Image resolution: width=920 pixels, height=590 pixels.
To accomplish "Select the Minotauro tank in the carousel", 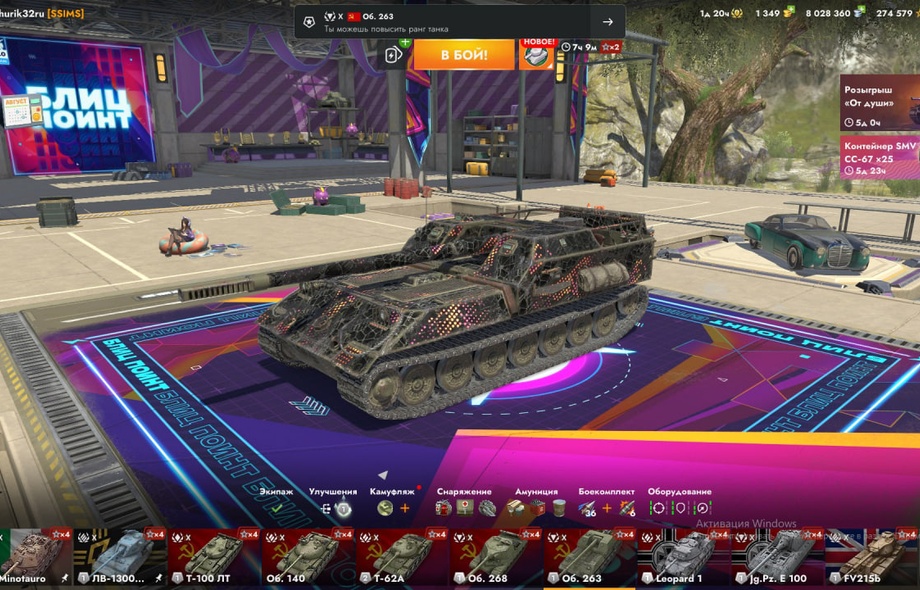I will click(36, 558).
